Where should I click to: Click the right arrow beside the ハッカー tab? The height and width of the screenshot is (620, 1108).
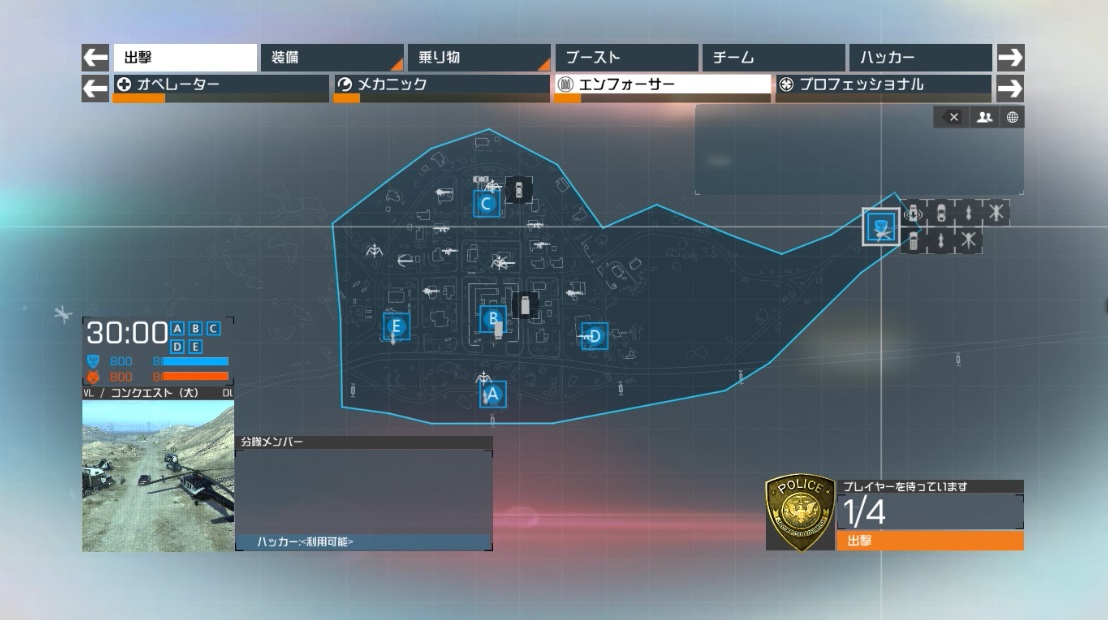(1011, 58)
